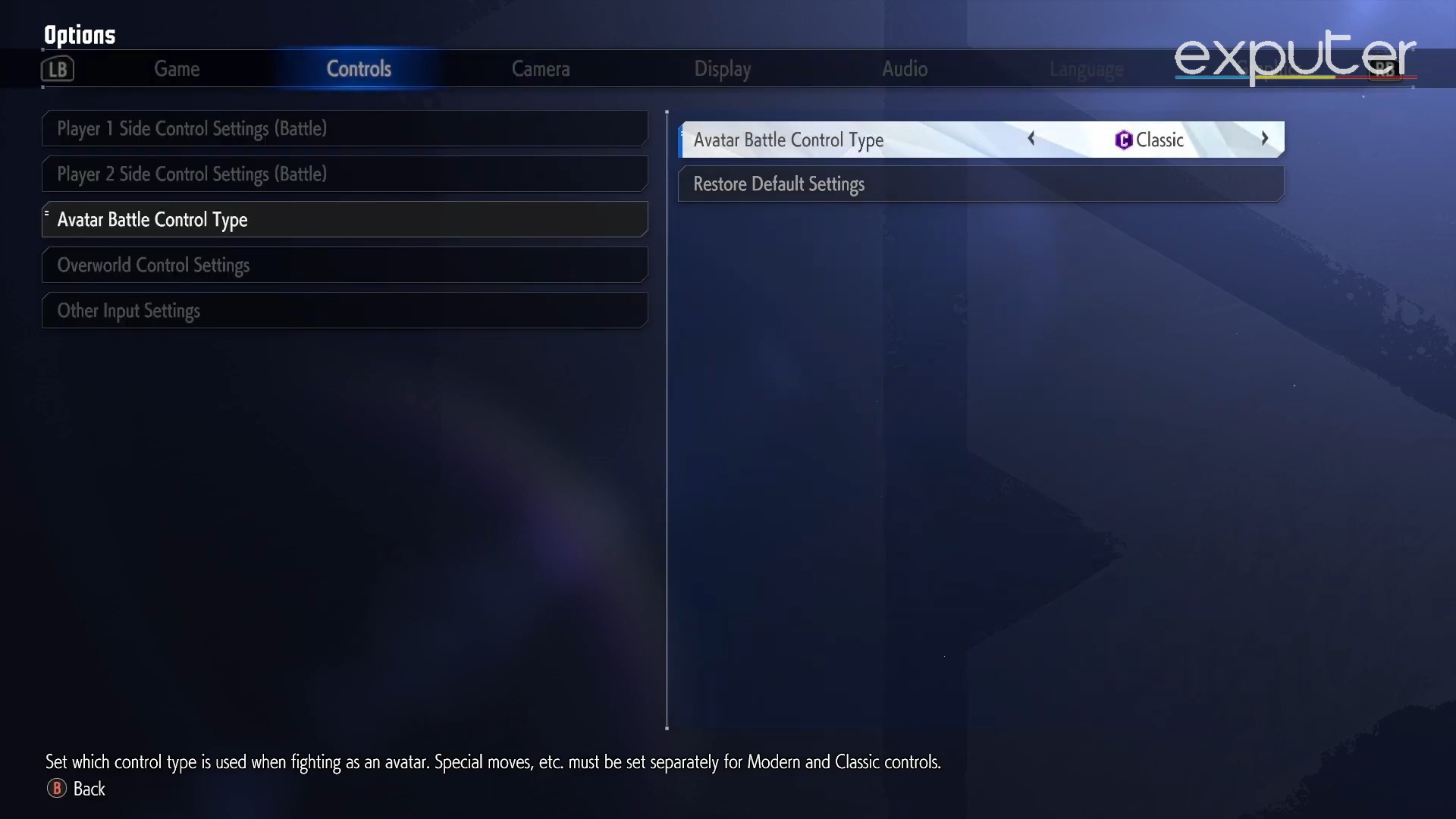
Task: Open the Audio options tab
Action: 905,68
